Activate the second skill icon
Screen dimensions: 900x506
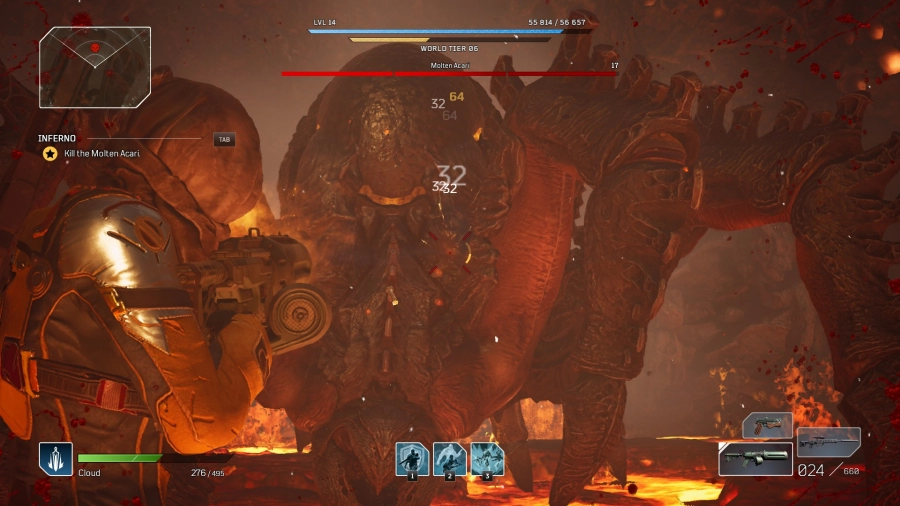tap(449, 459)
